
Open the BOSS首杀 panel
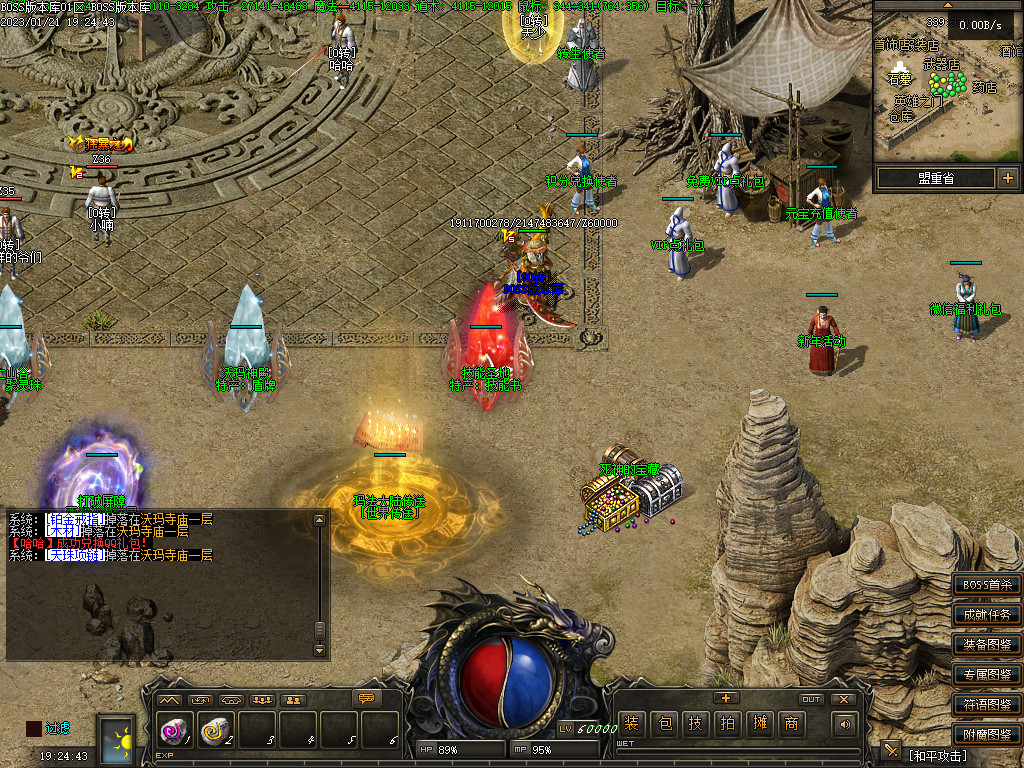coord(987,585)
